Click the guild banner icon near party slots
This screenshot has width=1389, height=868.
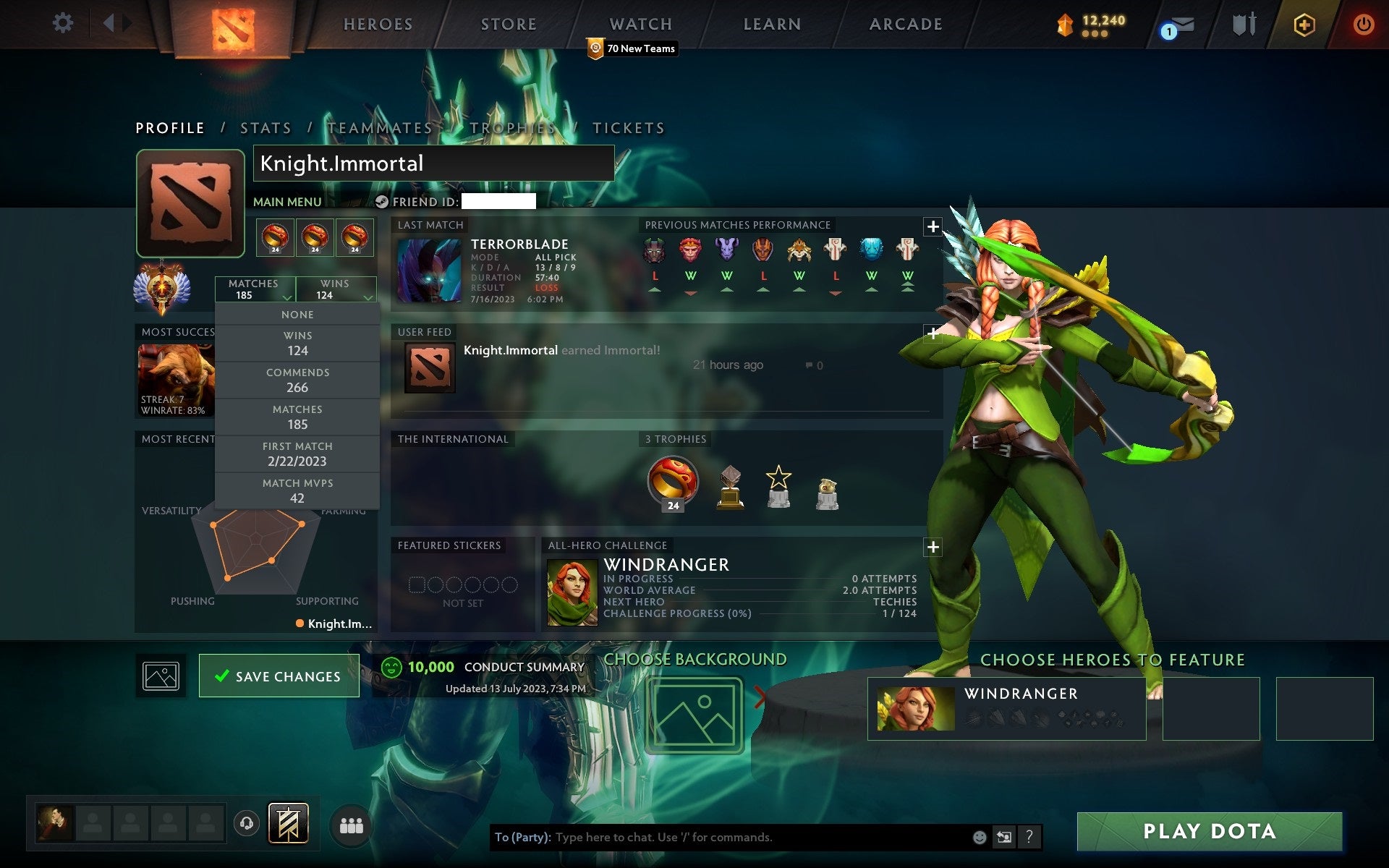(289, 822)
